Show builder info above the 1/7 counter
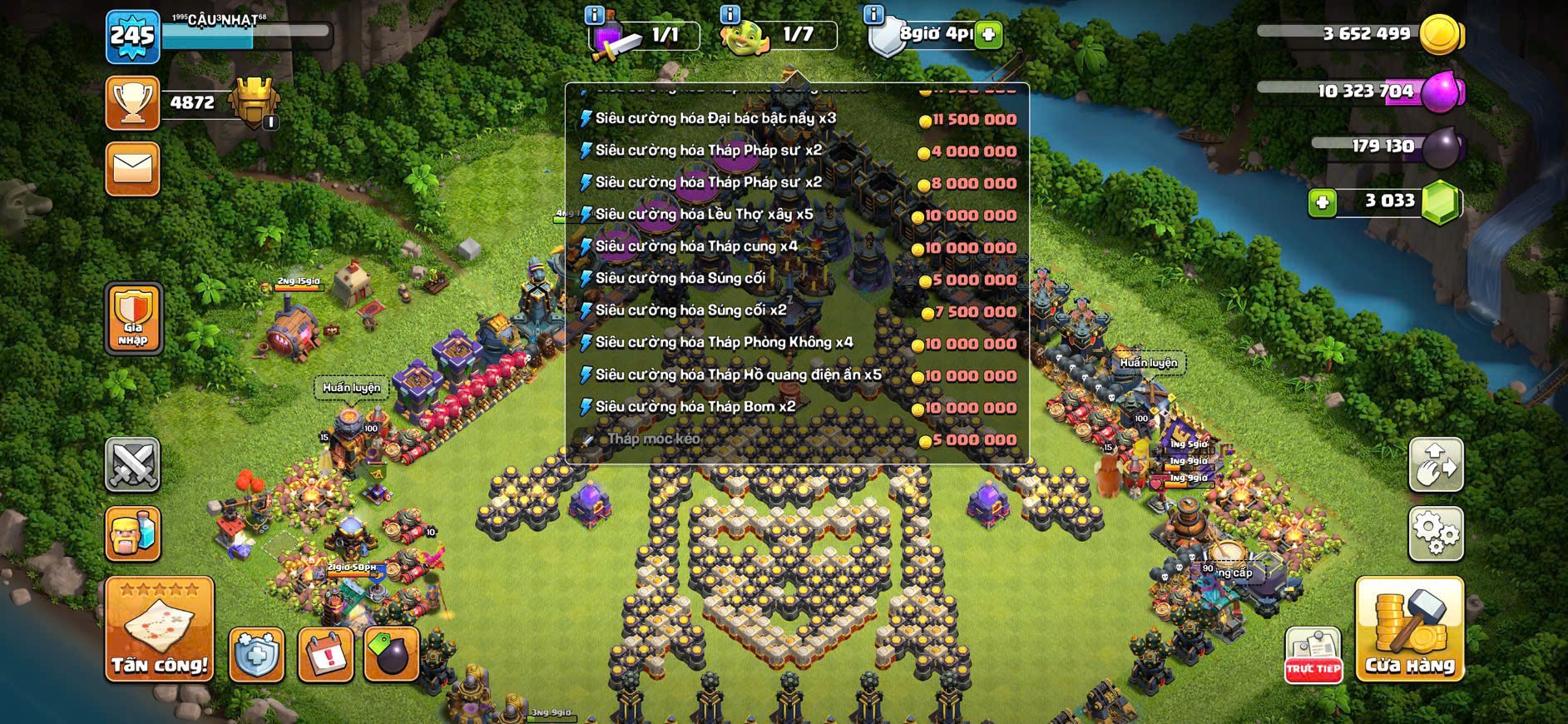Viewport: 1568px width, 724px height. click(x=730, y=15)
